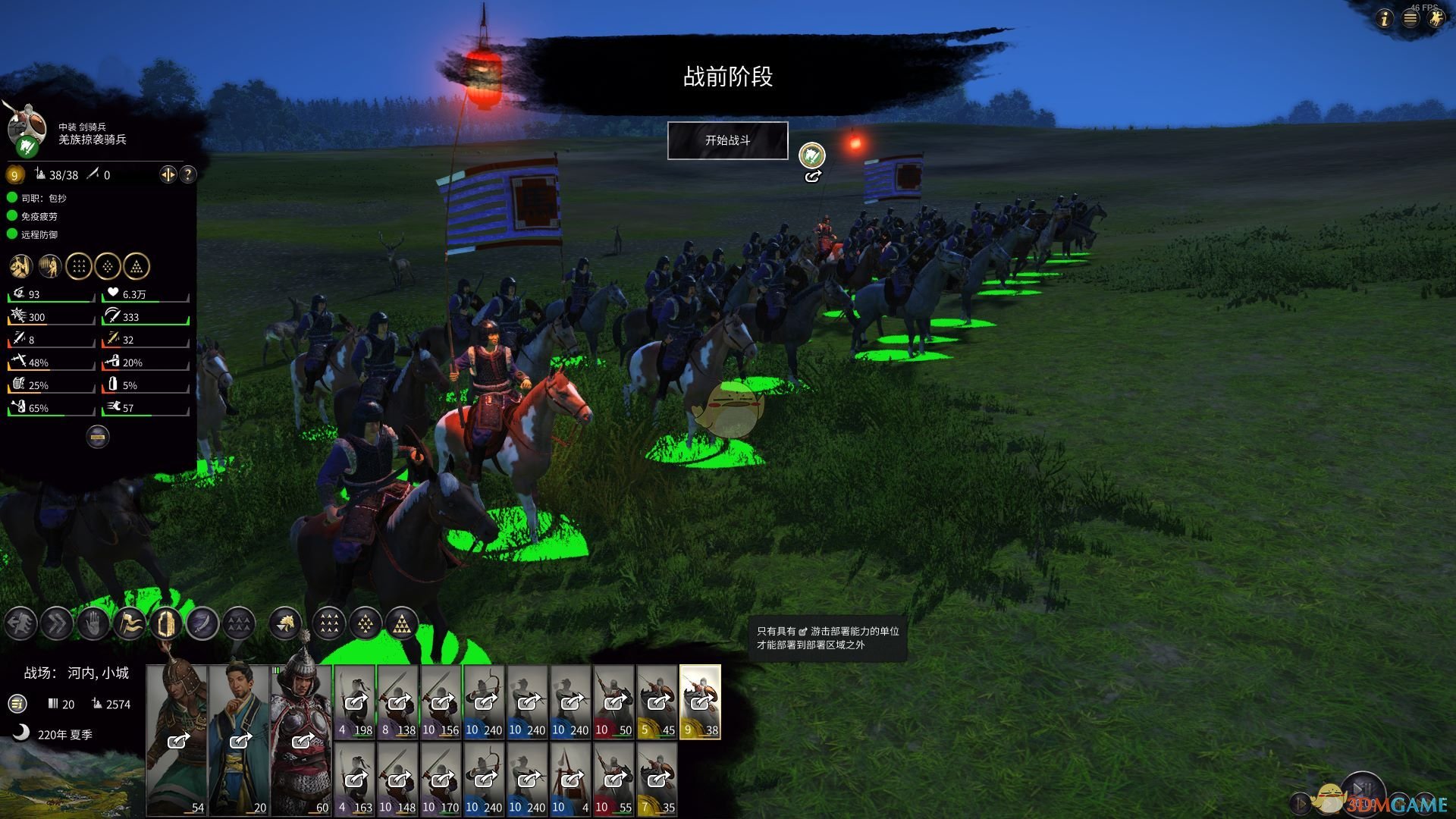Image resolution: width=1456 pixels, height=819 pixels.
Task: Toggle the run double-arrow command
Action: click(x=57, y=624)
